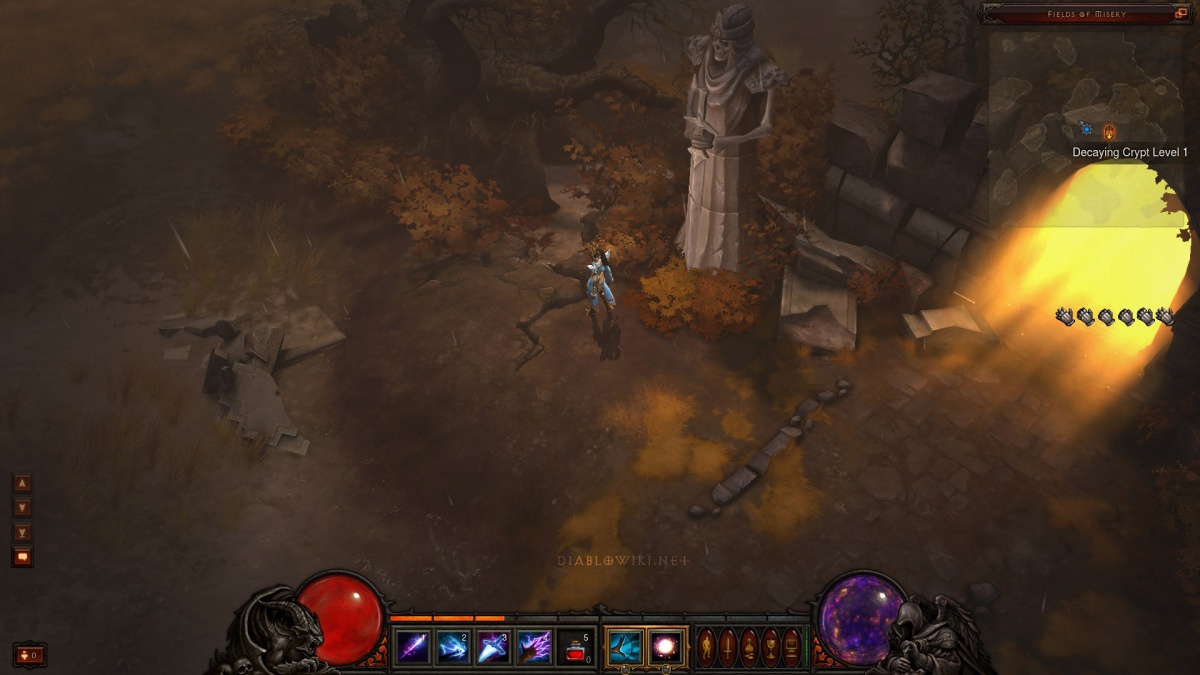Open the chalice-icon menu button
The width and height of the screenshot is (1200, 675).
coord(770,647)
